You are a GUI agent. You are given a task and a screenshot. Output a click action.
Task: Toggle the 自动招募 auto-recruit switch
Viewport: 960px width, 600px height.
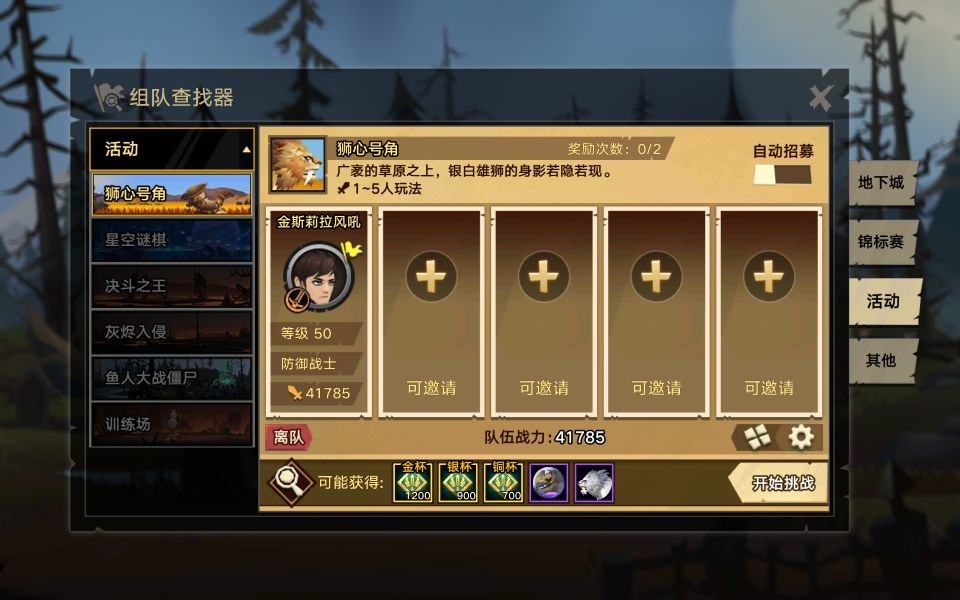click(782, 175)
